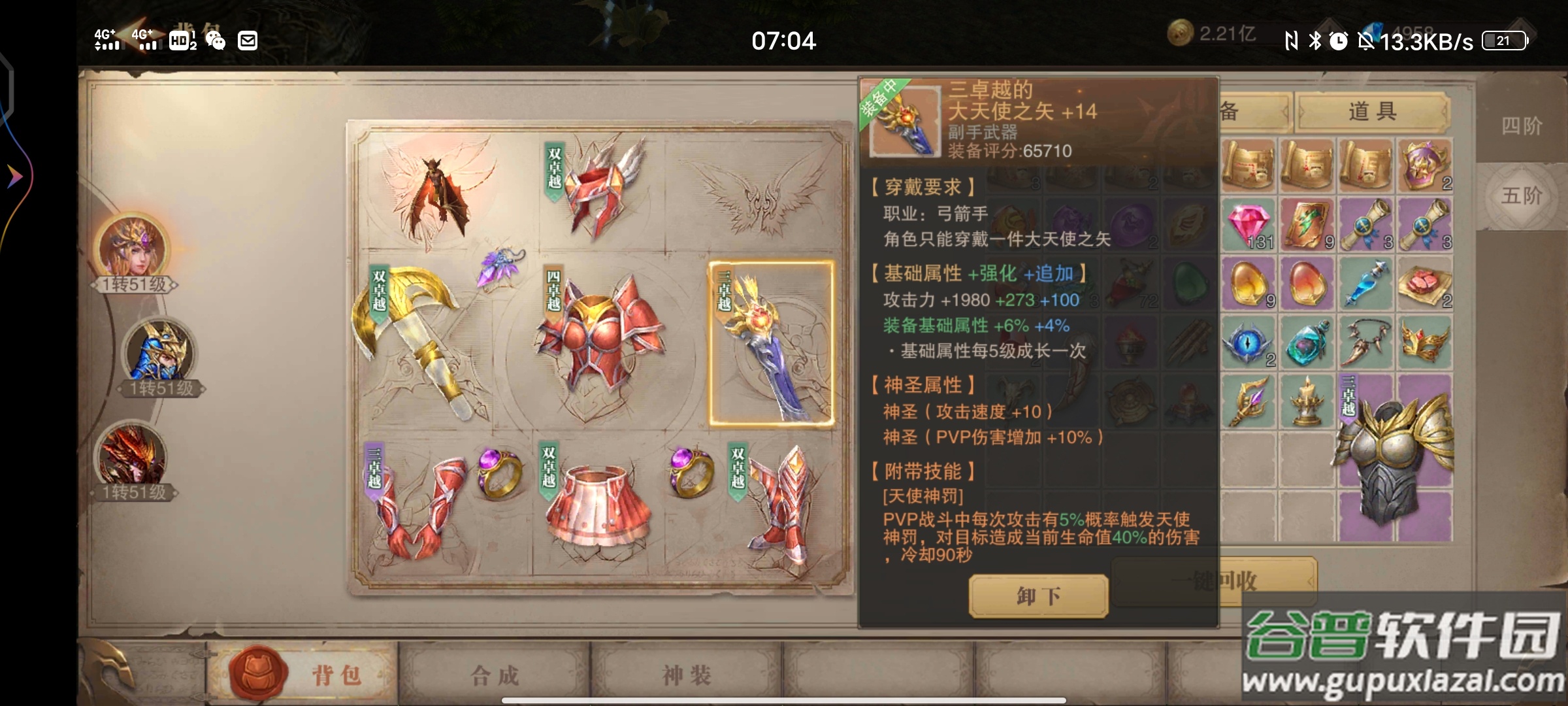Select the red gem stack of 131
Viewport: 1568px width, 706px height.
tap(1248, 224)
